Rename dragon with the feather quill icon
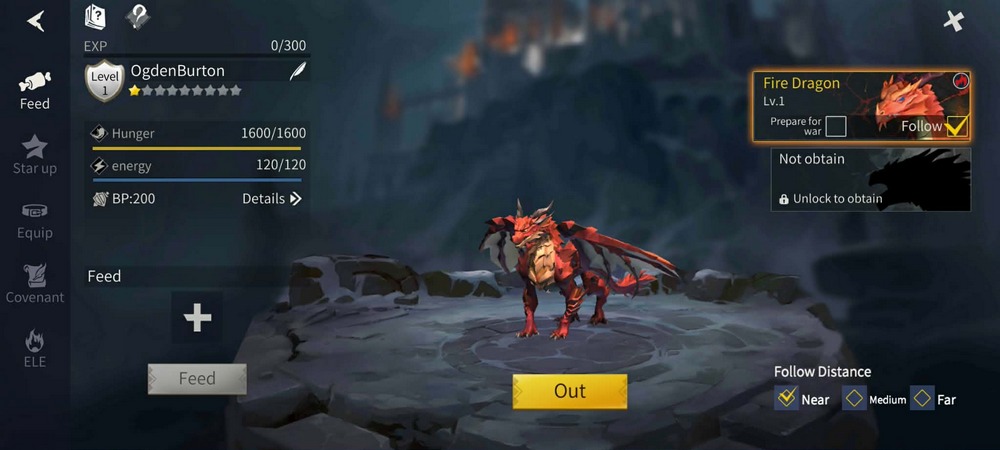 (297, 71)
